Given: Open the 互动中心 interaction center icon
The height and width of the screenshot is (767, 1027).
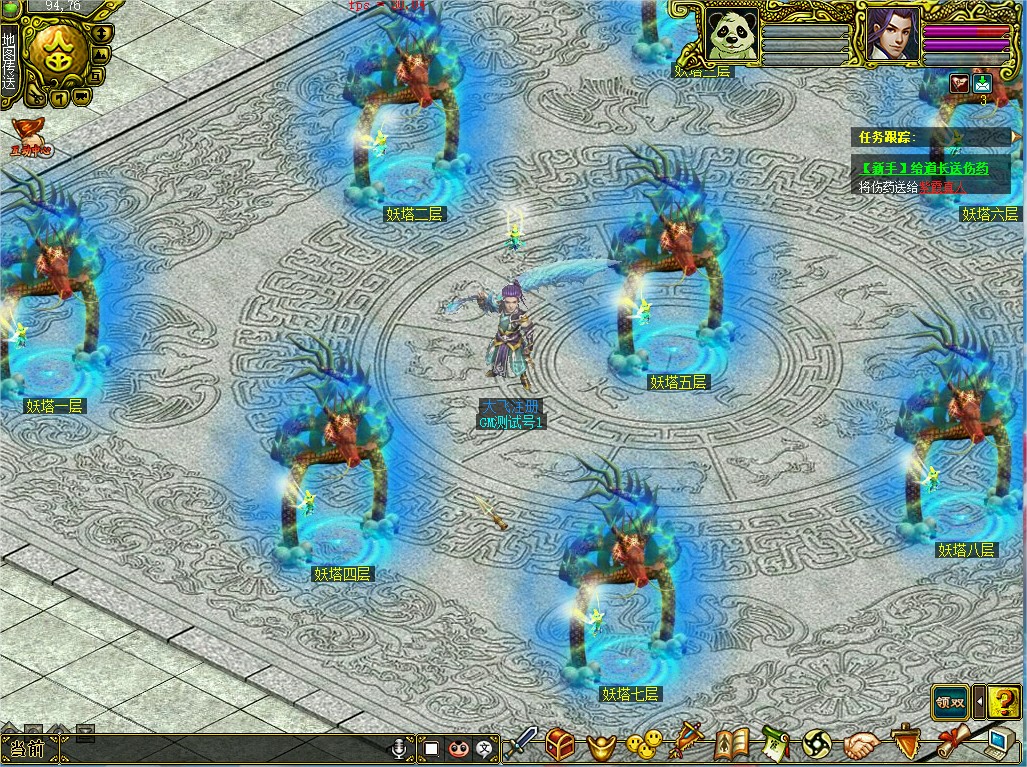Looking at the screenshot, I should pyautogui.click(x=30, y=136).
